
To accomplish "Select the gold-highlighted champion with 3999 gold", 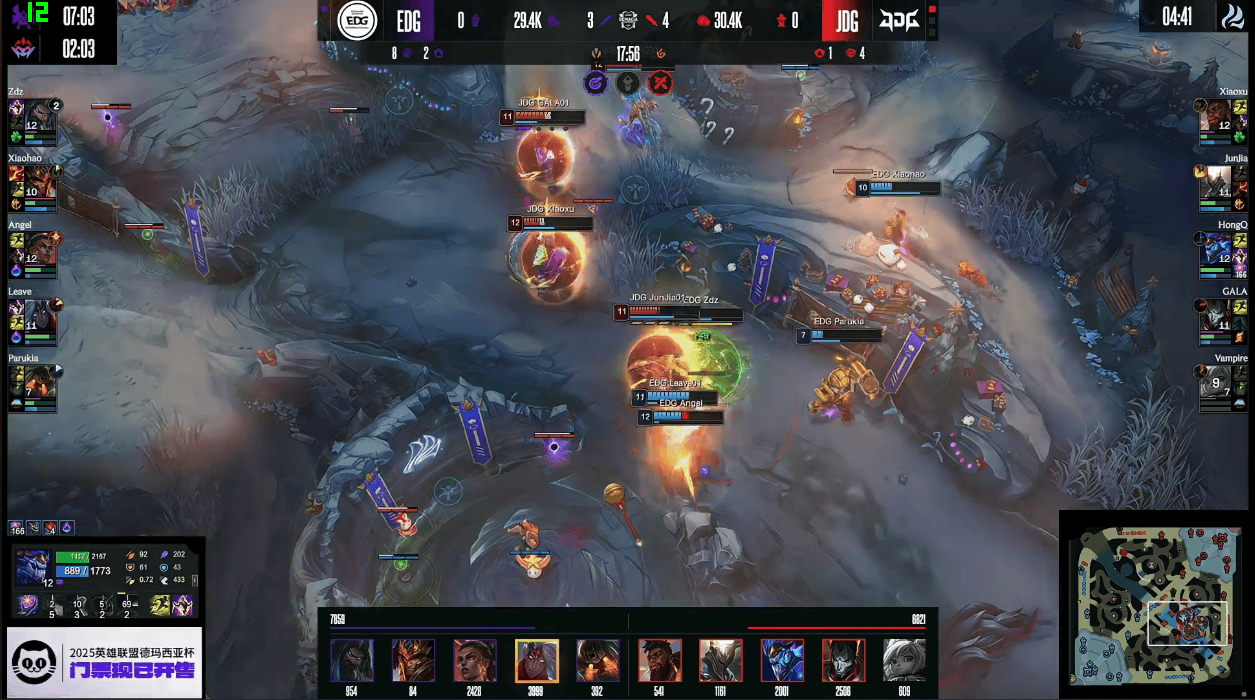I will click(536, 660).
